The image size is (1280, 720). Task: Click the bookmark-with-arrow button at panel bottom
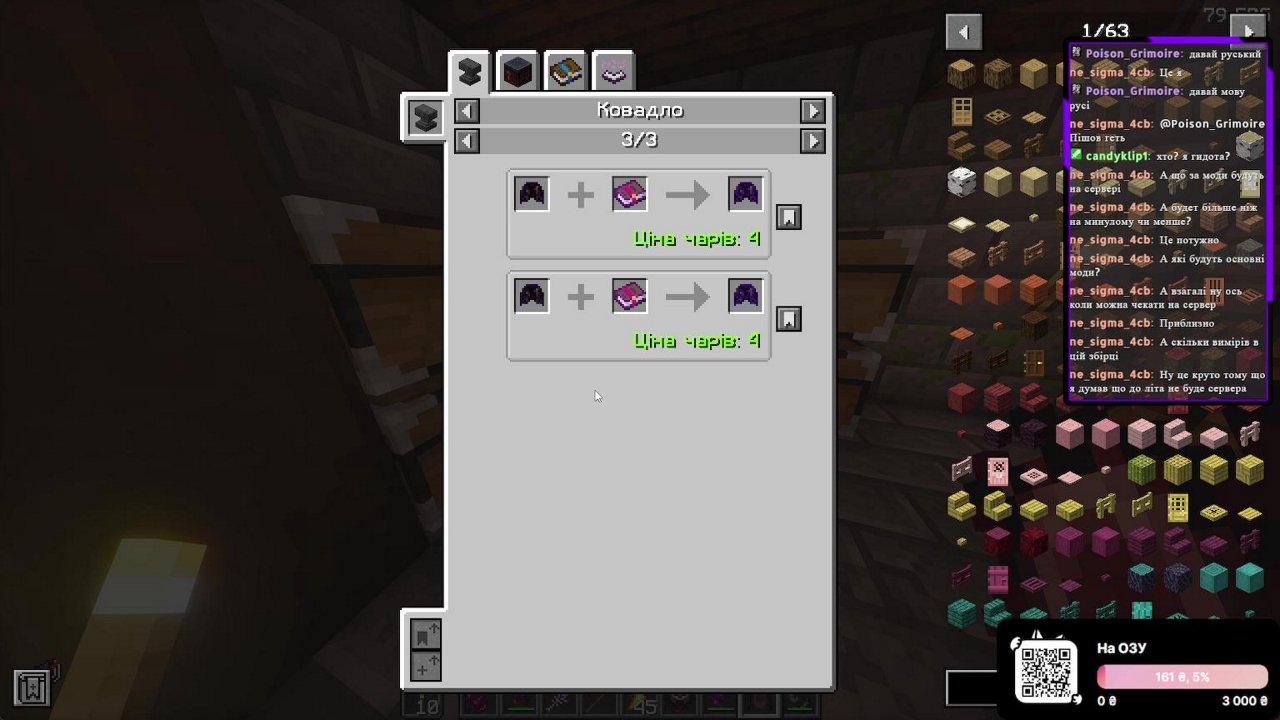point(425,634)
